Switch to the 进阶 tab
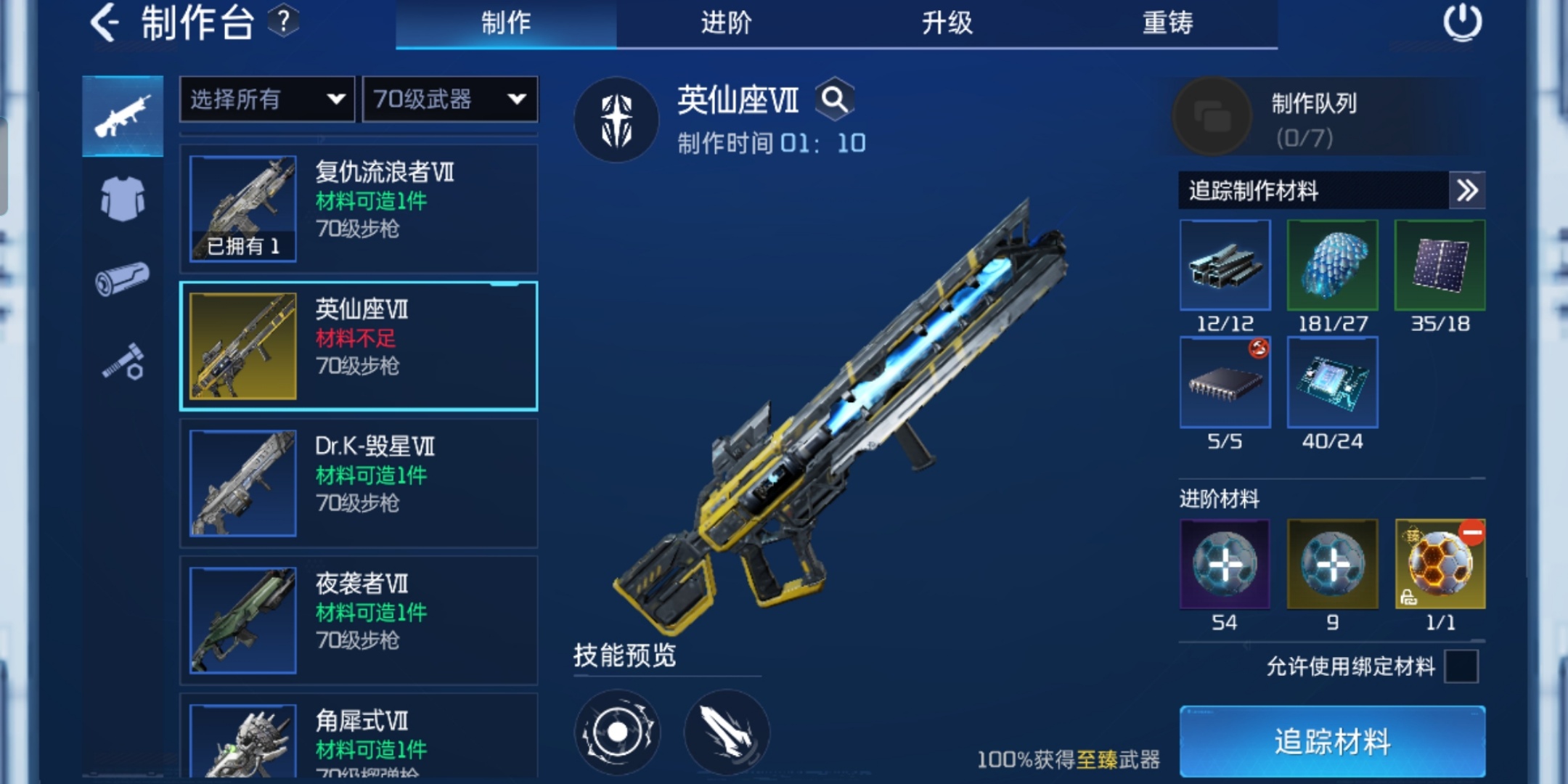Image resolution: width=1568 pixels, height=784 pixels. click(726, 23)
